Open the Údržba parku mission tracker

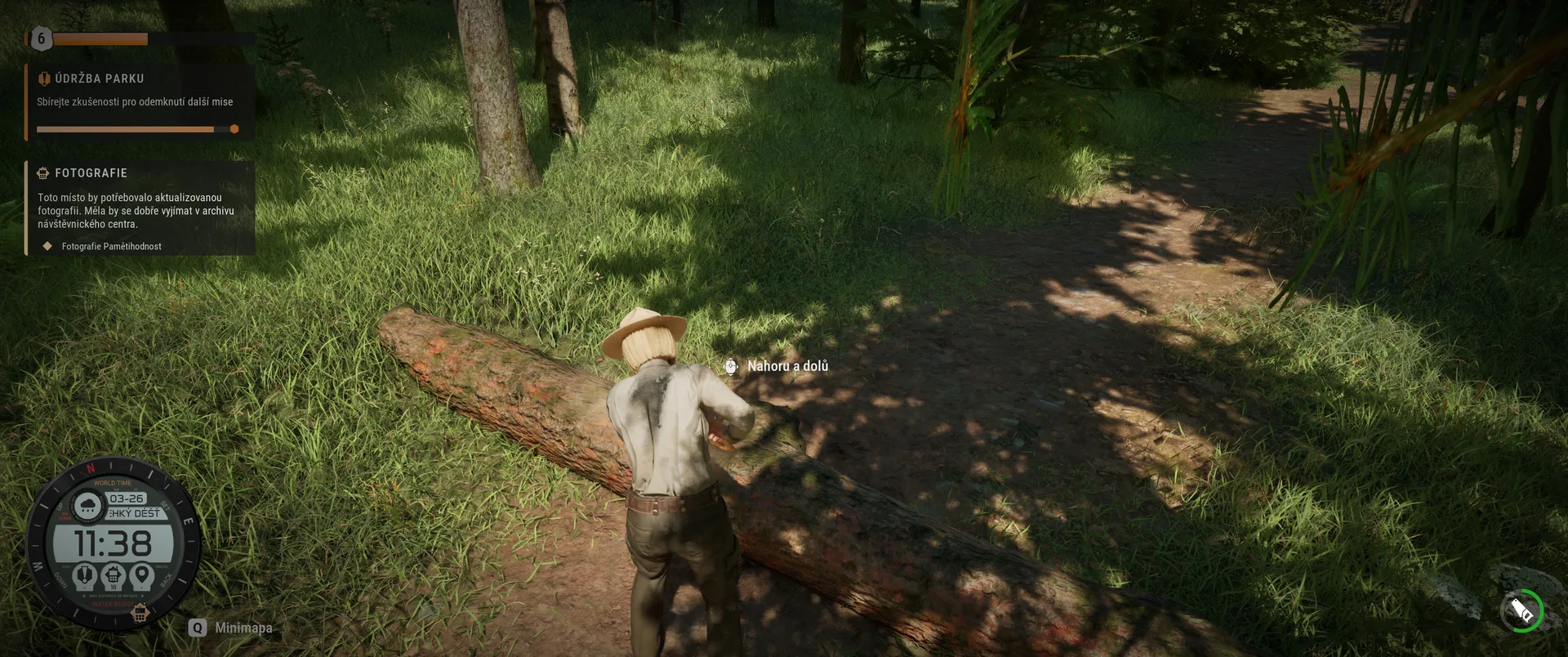(99, 79)
